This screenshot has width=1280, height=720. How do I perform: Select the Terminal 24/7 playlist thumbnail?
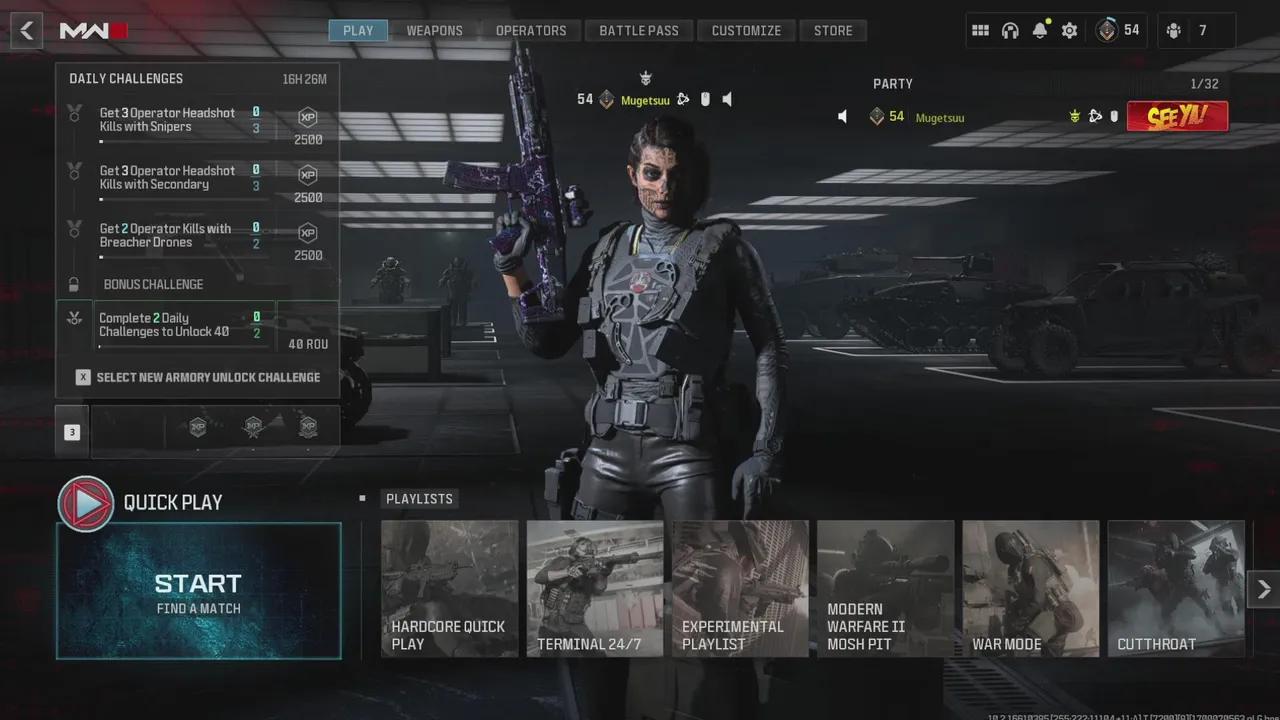click(x=595, y=588)
